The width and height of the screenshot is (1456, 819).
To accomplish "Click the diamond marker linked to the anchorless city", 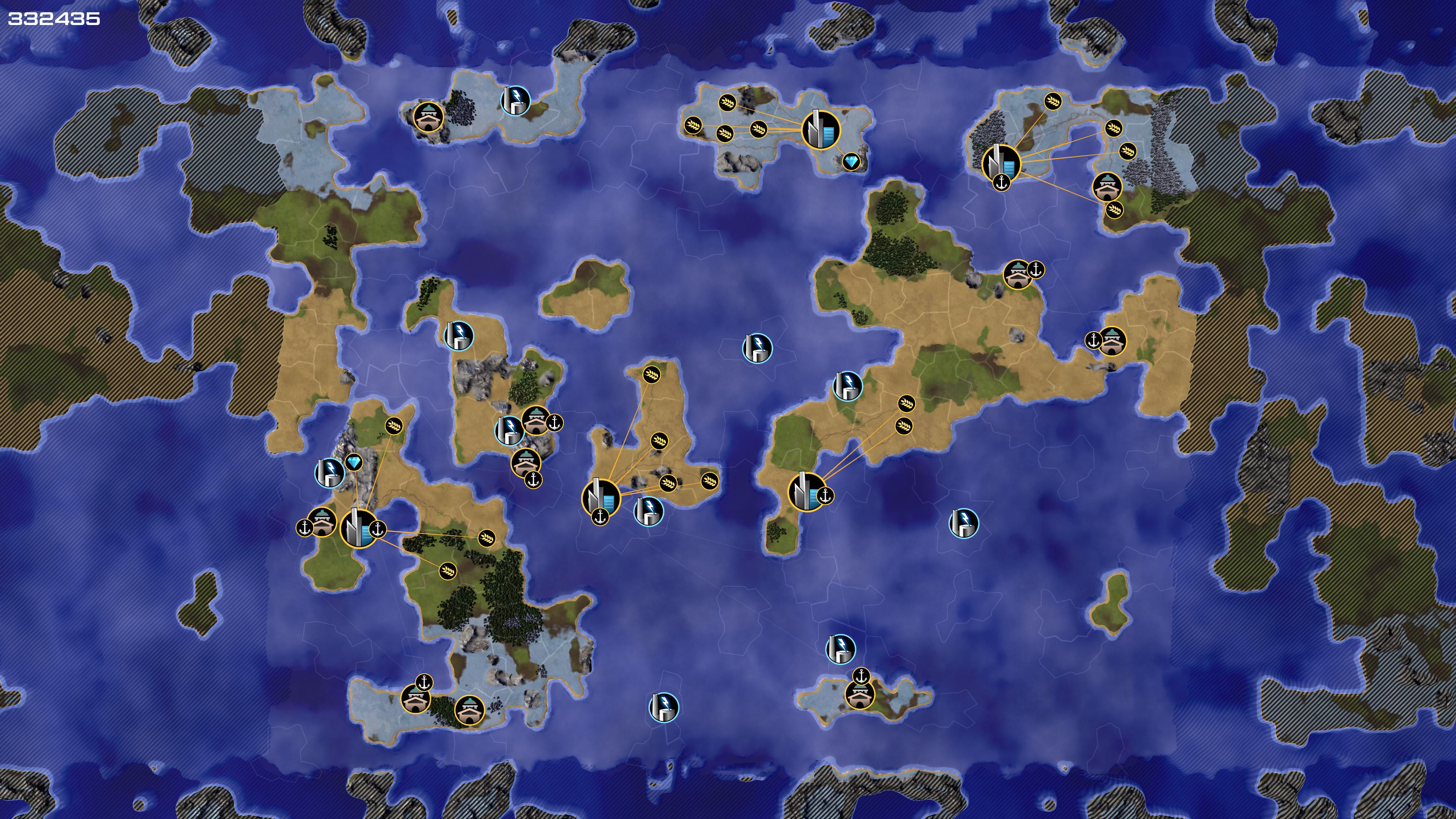I will coord(850,162).
